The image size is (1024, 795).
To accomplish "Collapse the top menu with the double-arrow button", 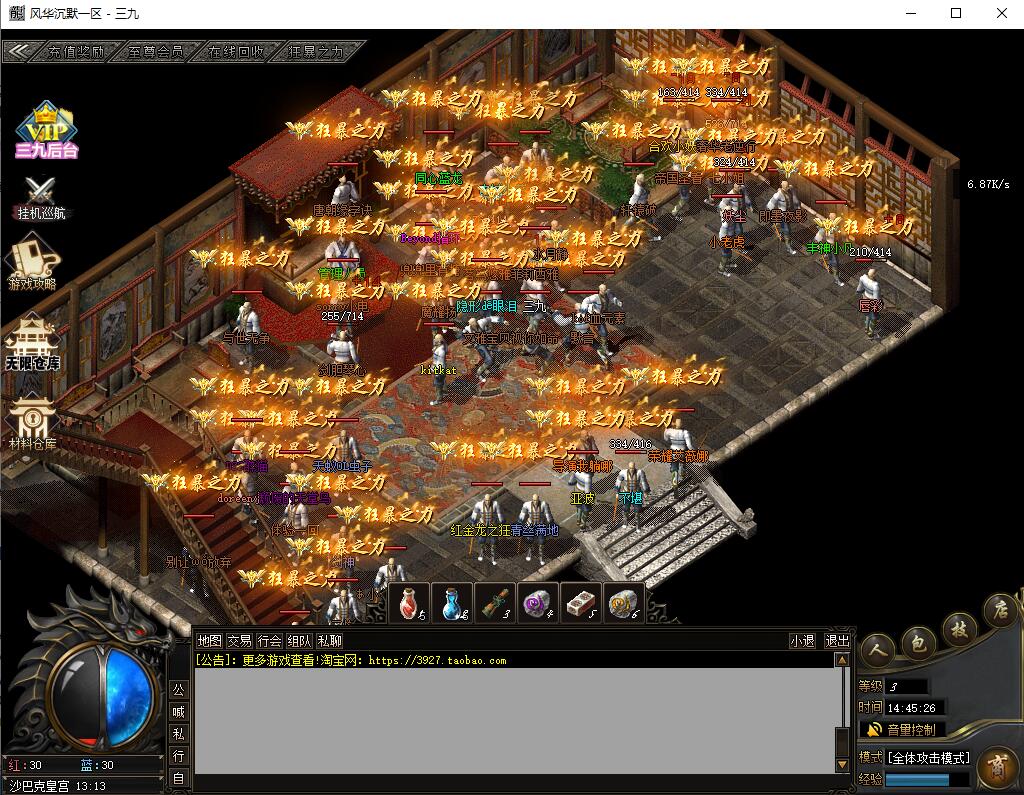I will 18,51.
